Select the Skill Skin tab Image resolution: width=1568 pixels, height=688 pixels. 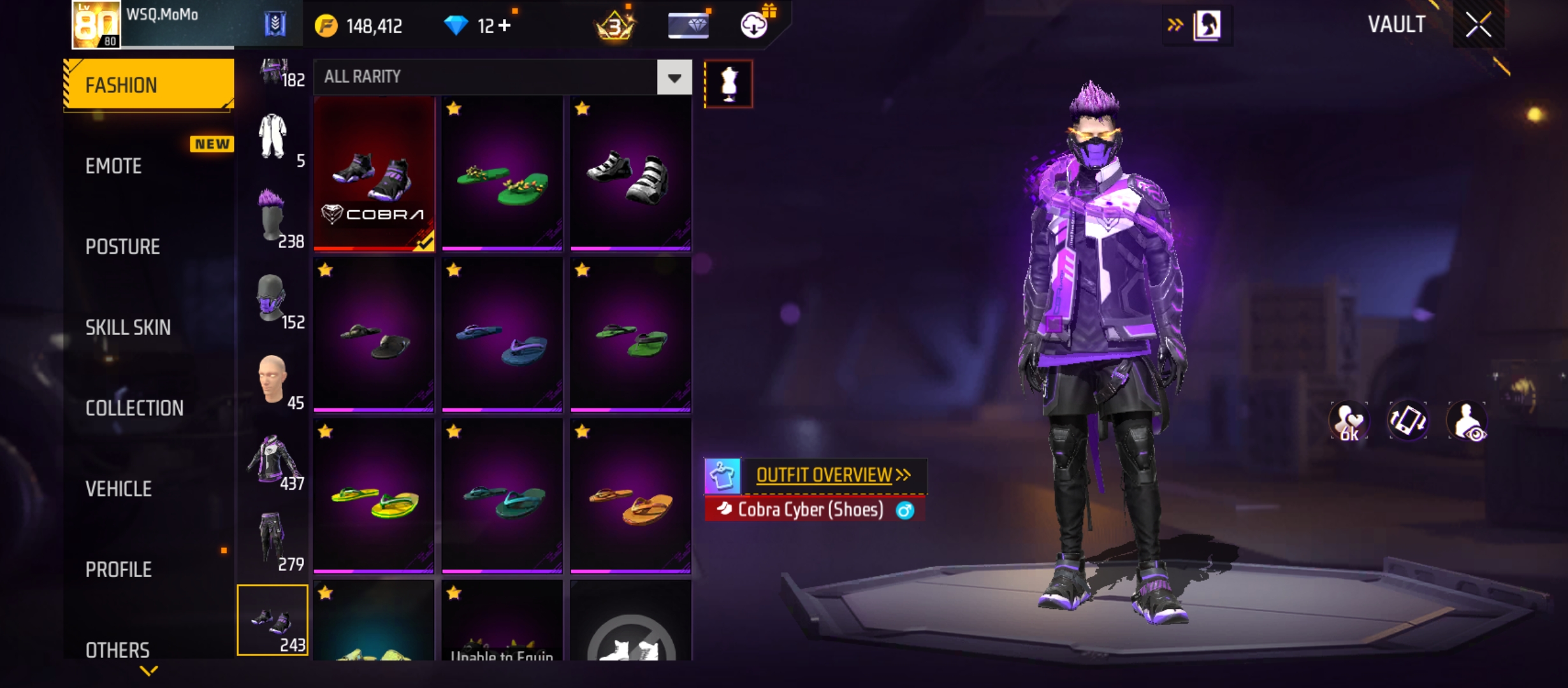[x=128, y=327]
